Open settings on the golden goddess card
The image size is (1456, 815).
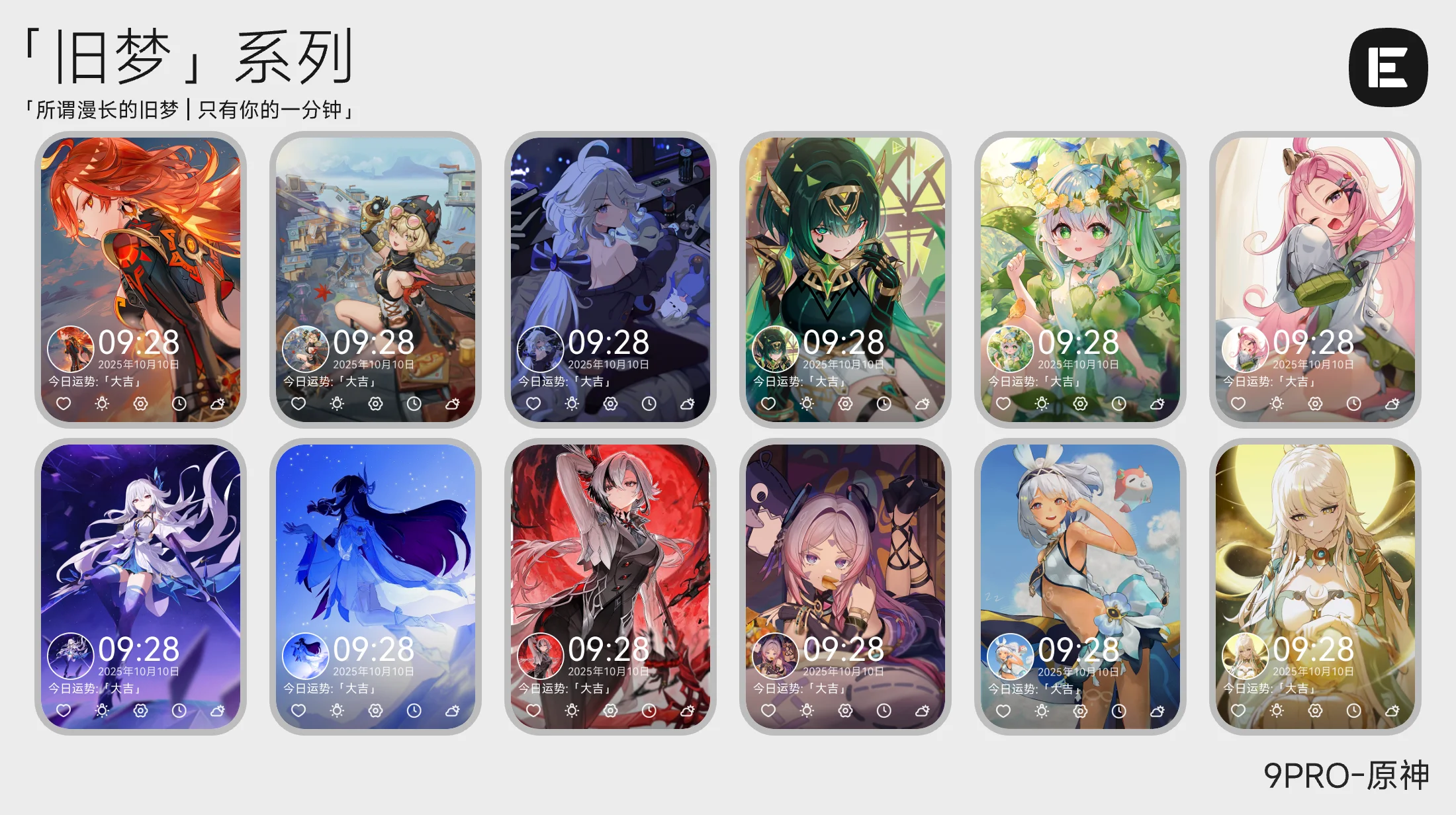point(1316,710)
